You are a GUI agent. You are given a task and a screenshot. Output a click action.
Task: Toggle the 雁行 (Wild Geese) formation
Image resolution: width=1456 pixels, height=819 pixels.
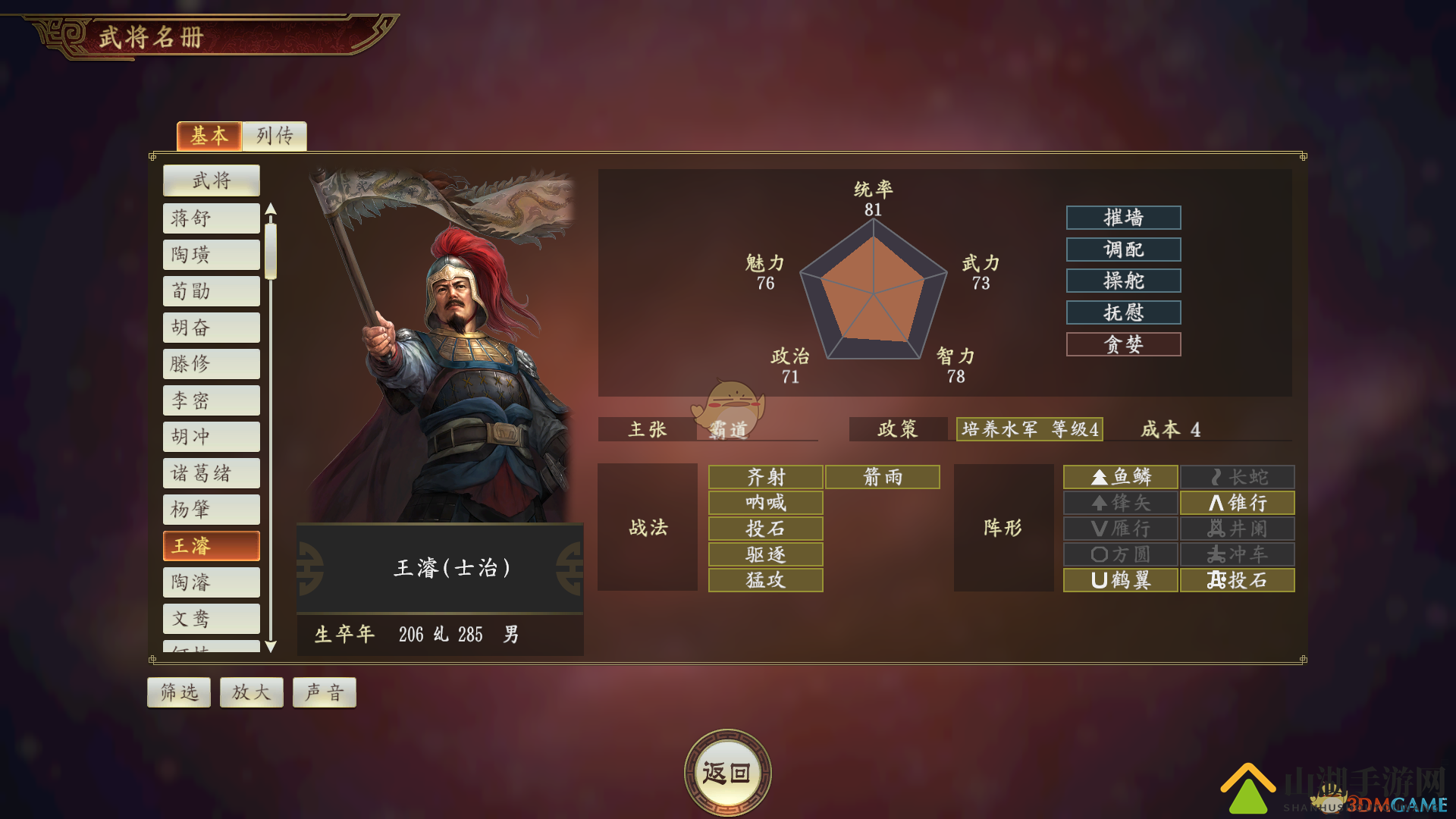1119,529
